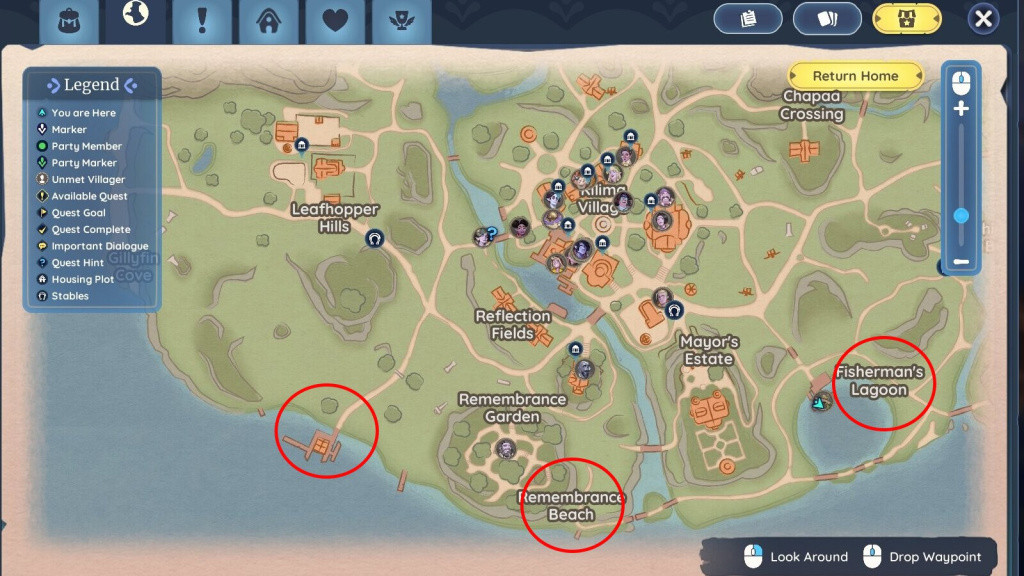Select the trophy accomplishments tab
Viewport: 1024px width, 576px height.
tap(401, 21)
